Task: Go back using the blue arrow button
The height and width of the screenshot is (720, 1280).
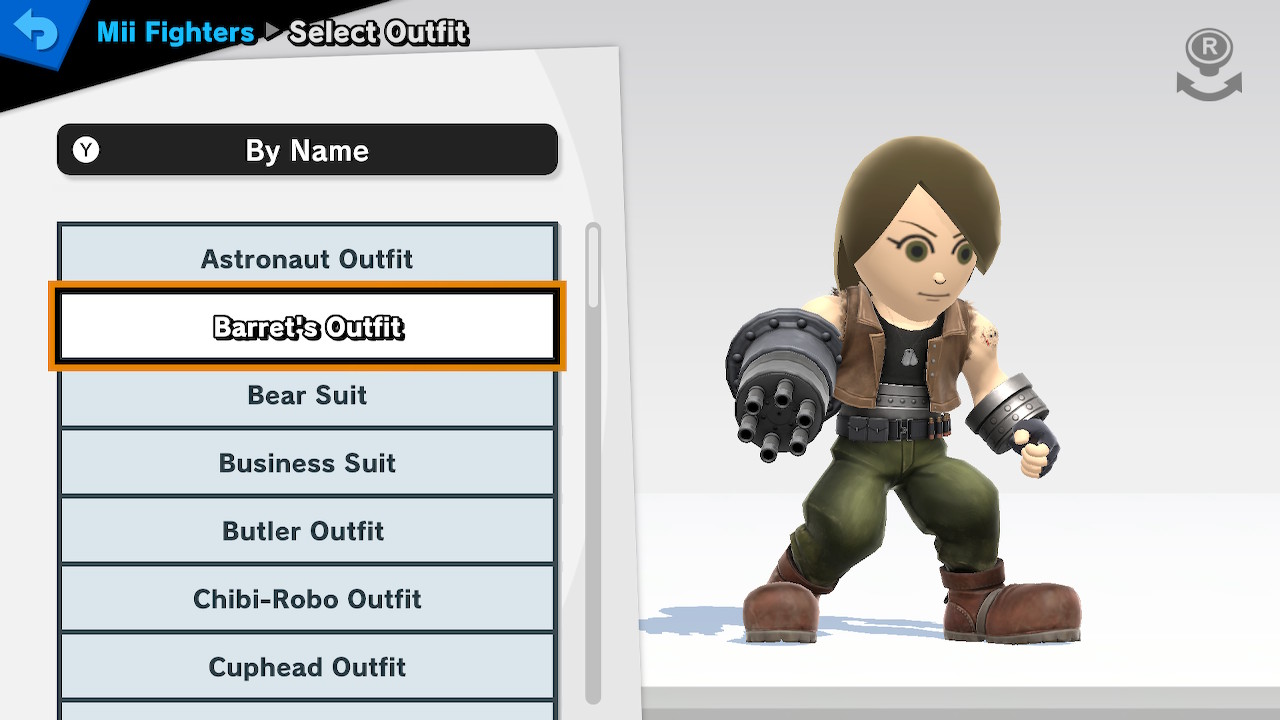Action: (x=36, y=32)
